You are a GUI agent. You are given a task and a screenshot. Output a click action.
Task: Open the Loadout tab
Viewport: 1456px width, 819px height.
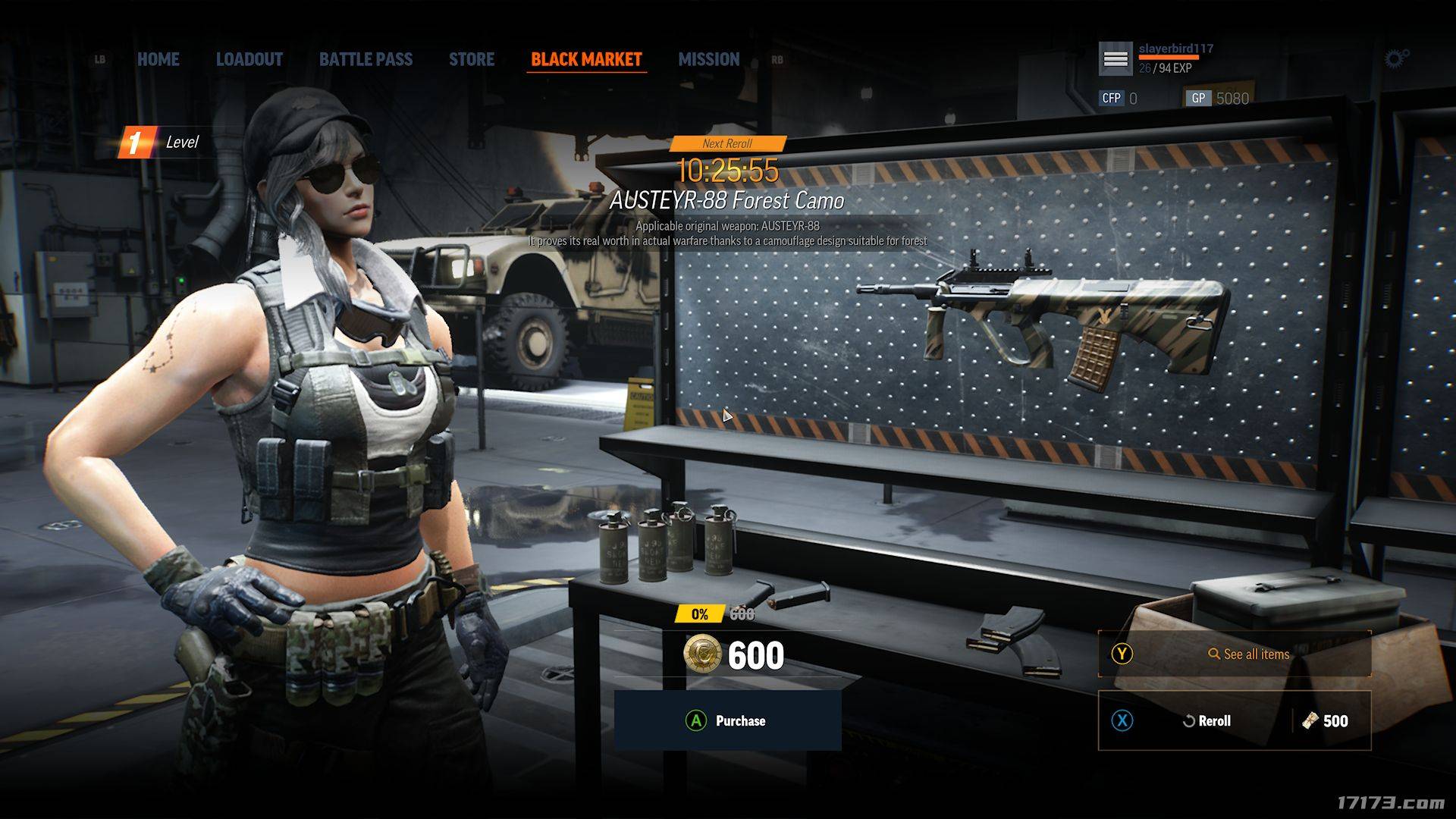(x=249, y=59)
